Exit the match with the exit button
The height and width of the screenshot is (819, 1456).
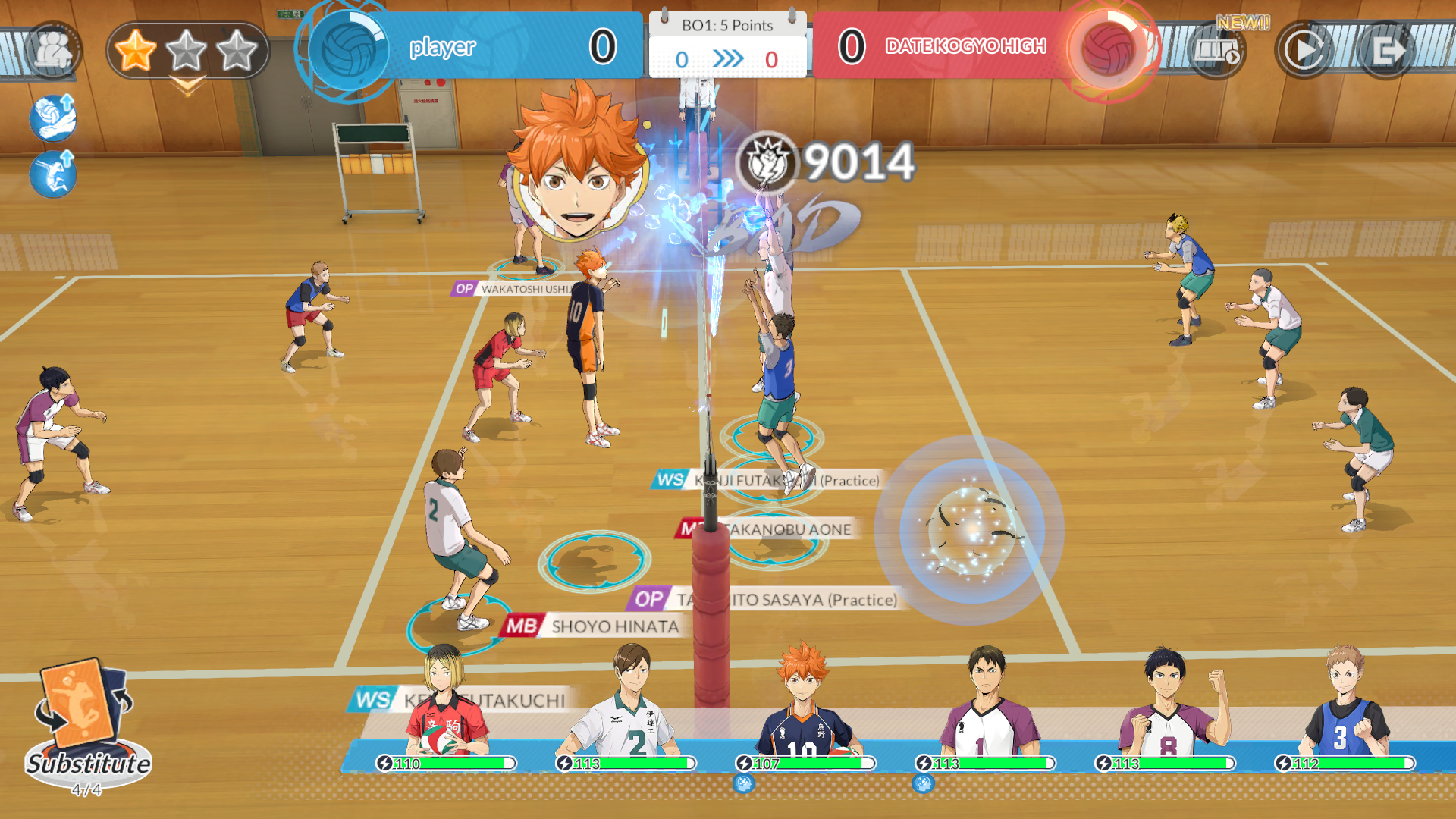(1386, 51)
